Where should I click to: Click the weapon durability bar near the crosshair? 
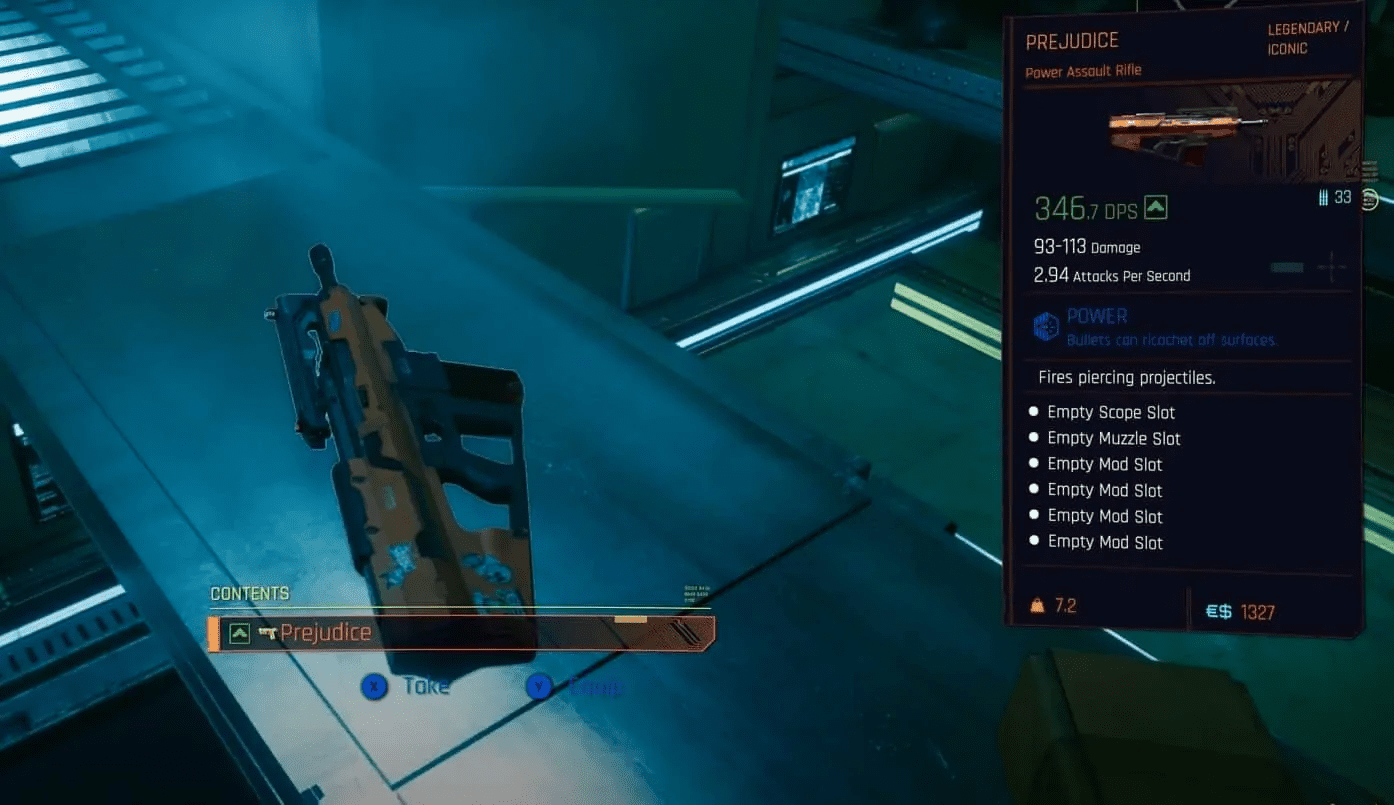[x=1286, y=267]
